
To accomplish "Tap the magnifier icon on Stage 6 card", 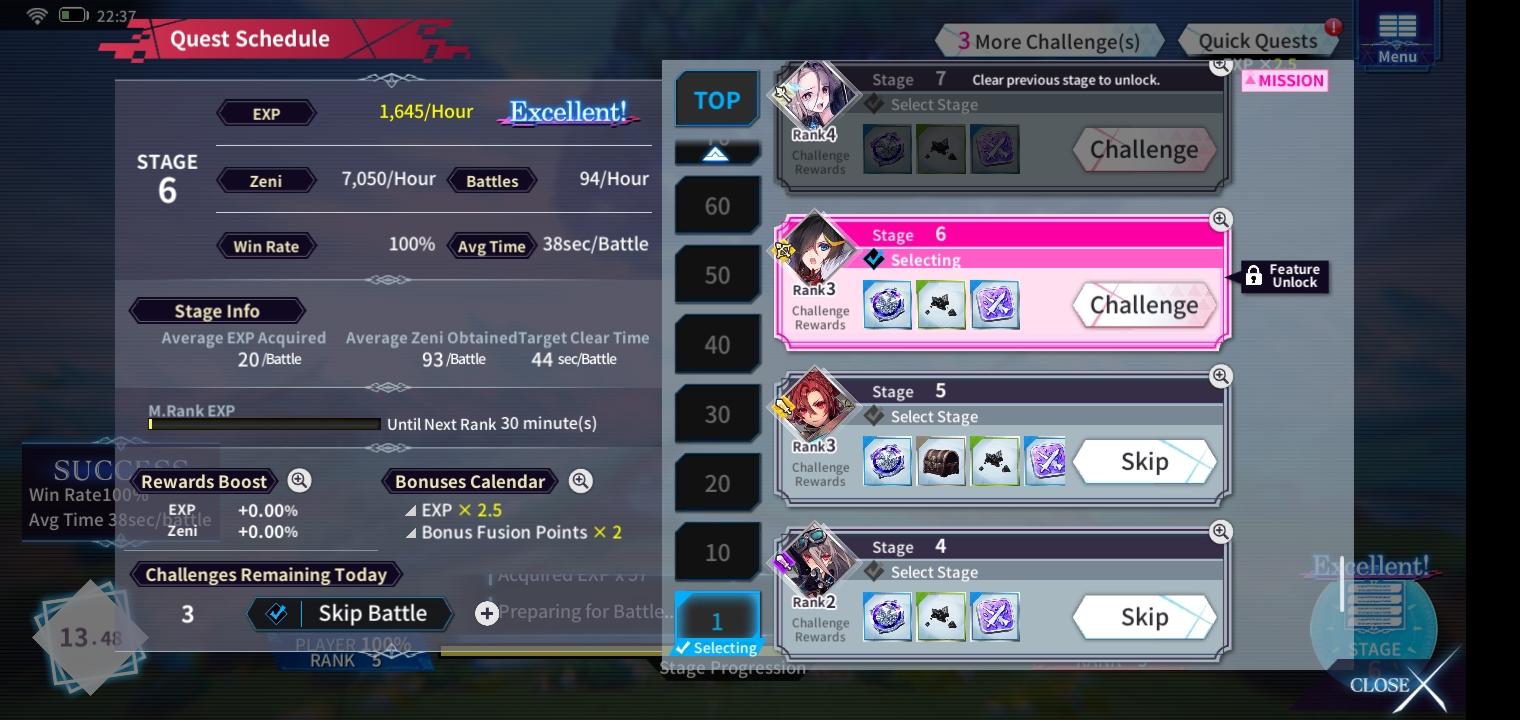I will click(1221, 220).
